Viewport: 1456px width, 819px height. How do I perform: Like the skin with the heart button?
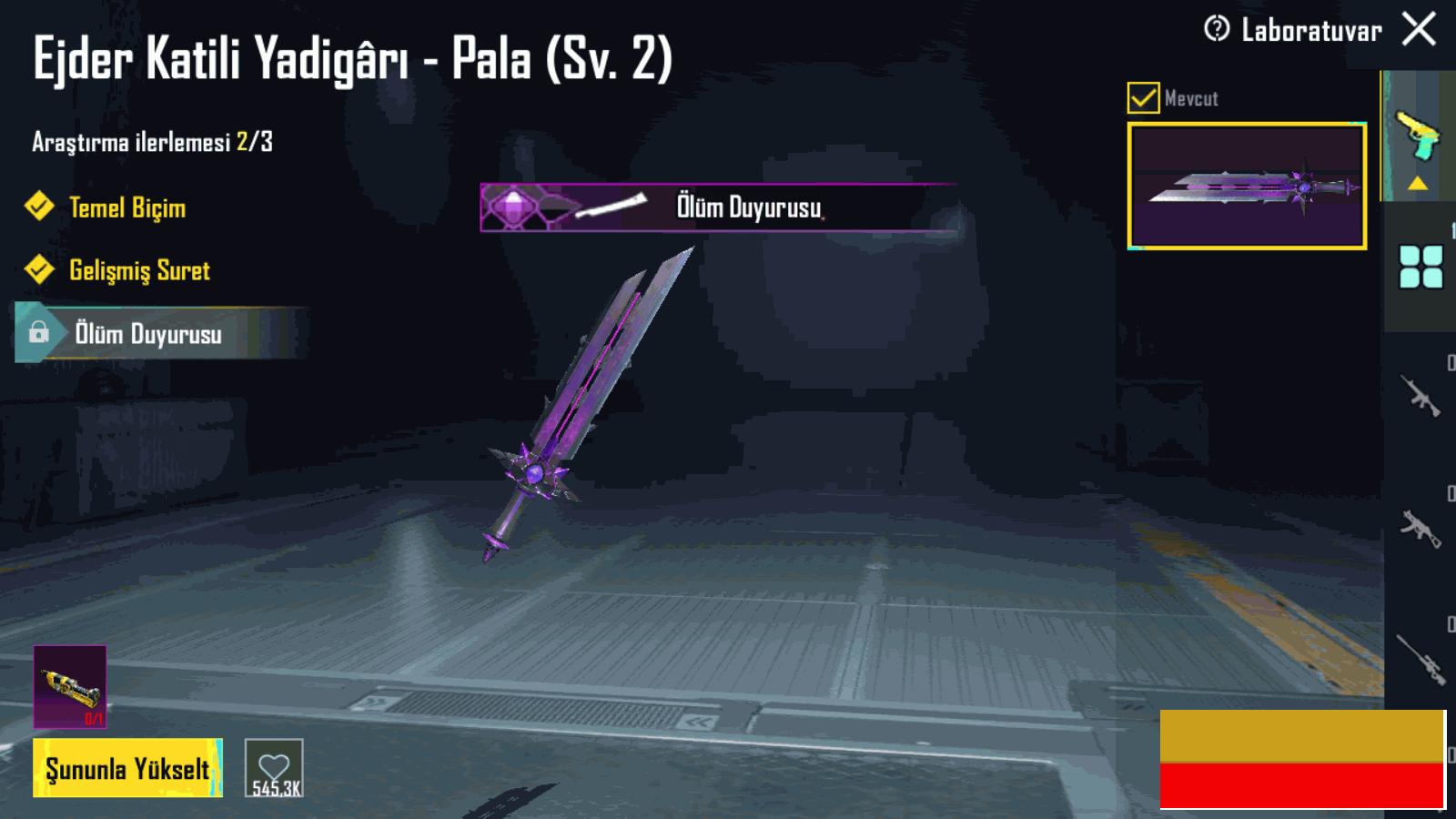pyautogui.click(x=274, y=769)
